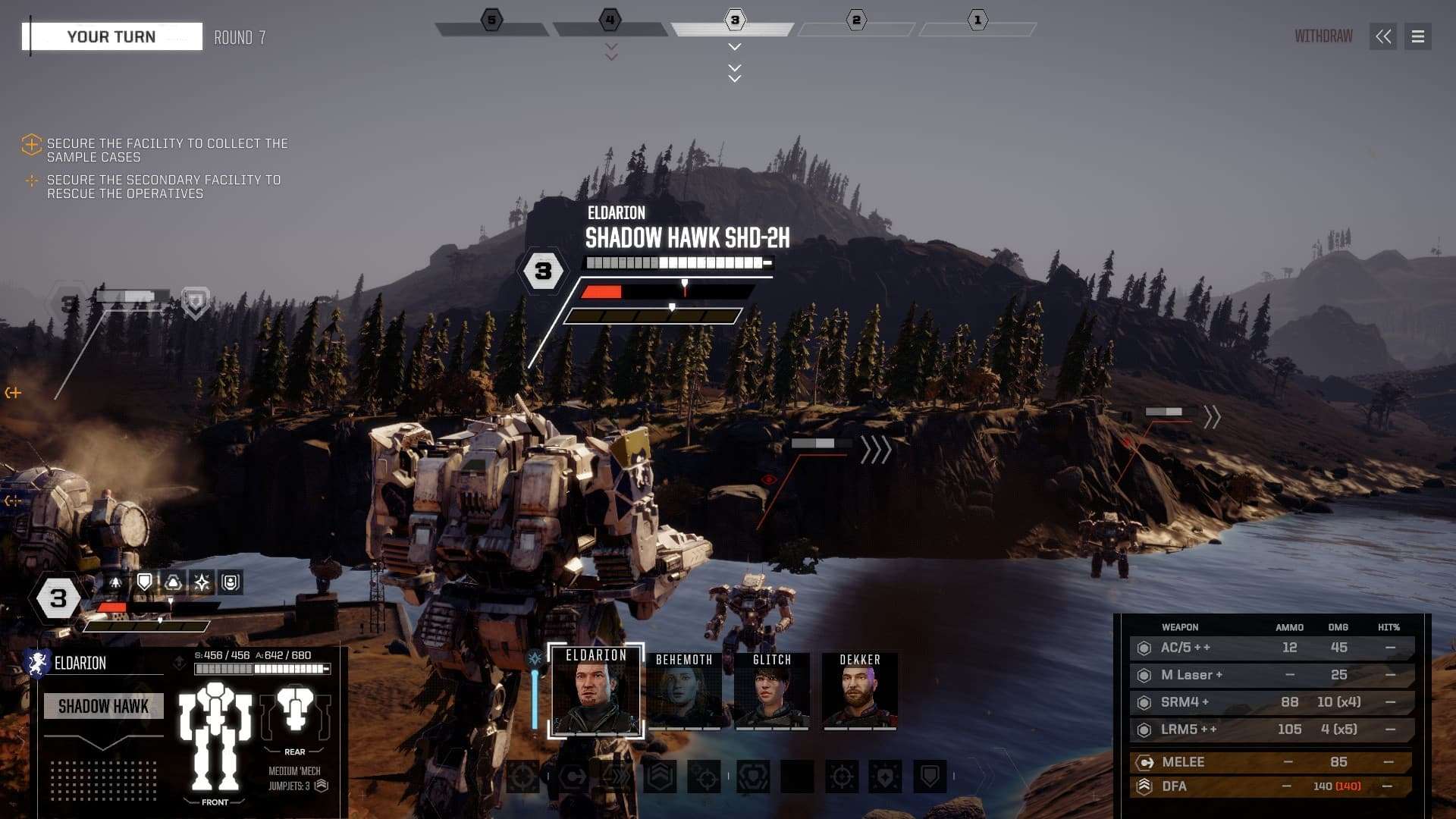Select Dekker's pilot portrait
This screenshot has width=1456, height=819.
[860, 690]
